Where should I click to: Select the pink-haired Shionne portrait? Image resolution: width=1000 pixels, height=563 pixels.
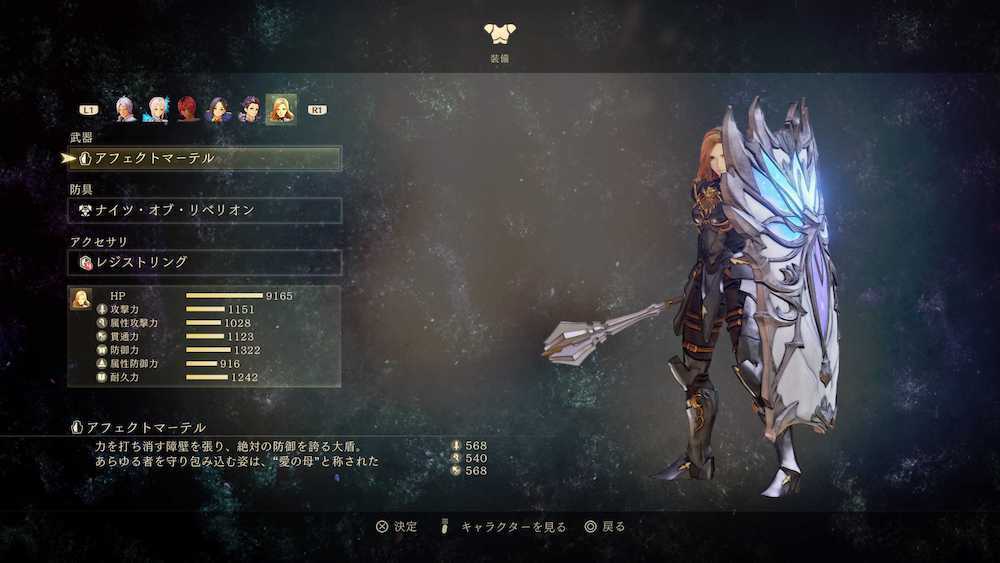coord(157,109)
